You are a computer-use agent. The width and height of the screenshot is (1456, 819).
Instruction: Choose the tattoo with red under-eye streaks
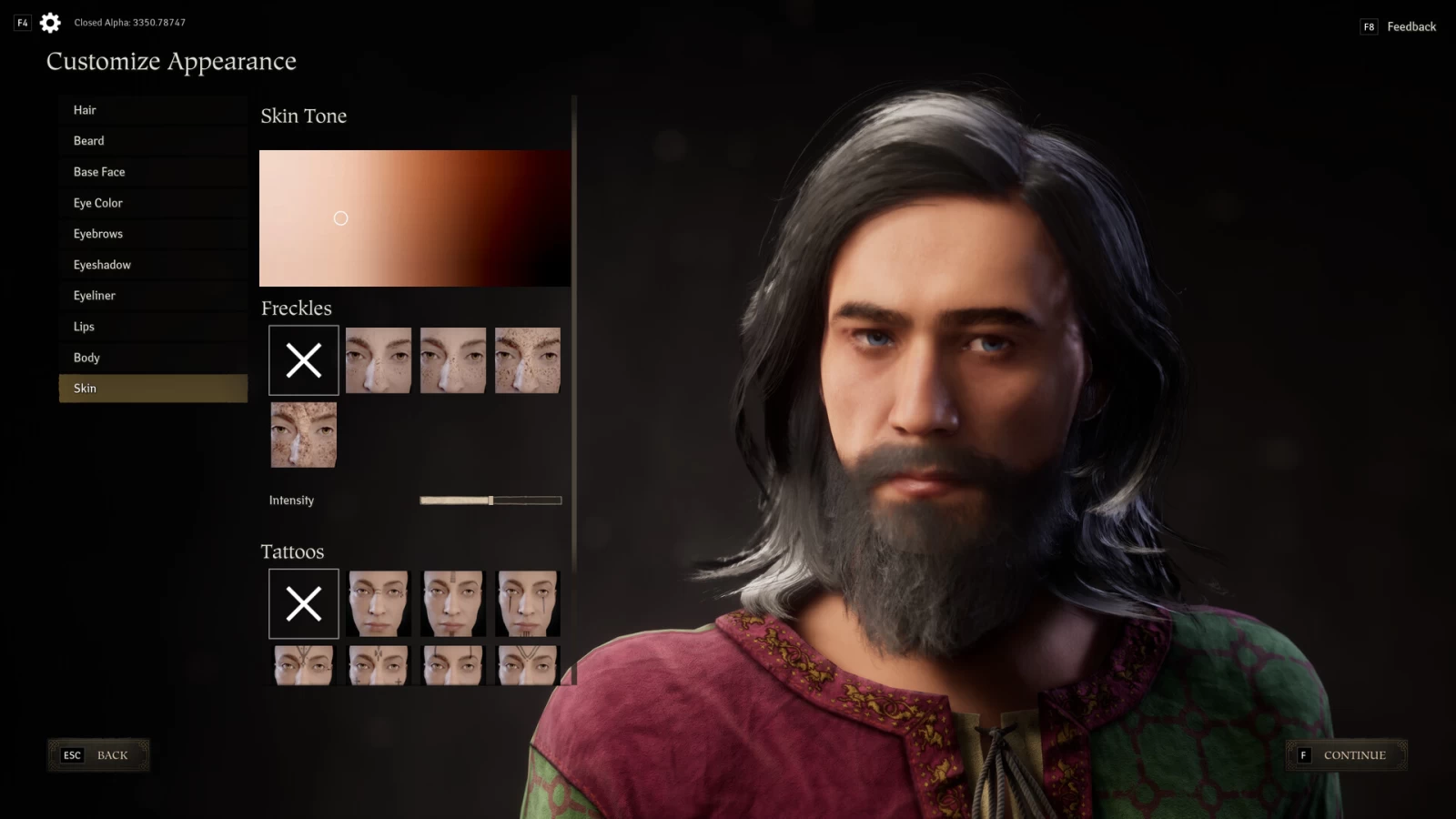click(528, 603)
